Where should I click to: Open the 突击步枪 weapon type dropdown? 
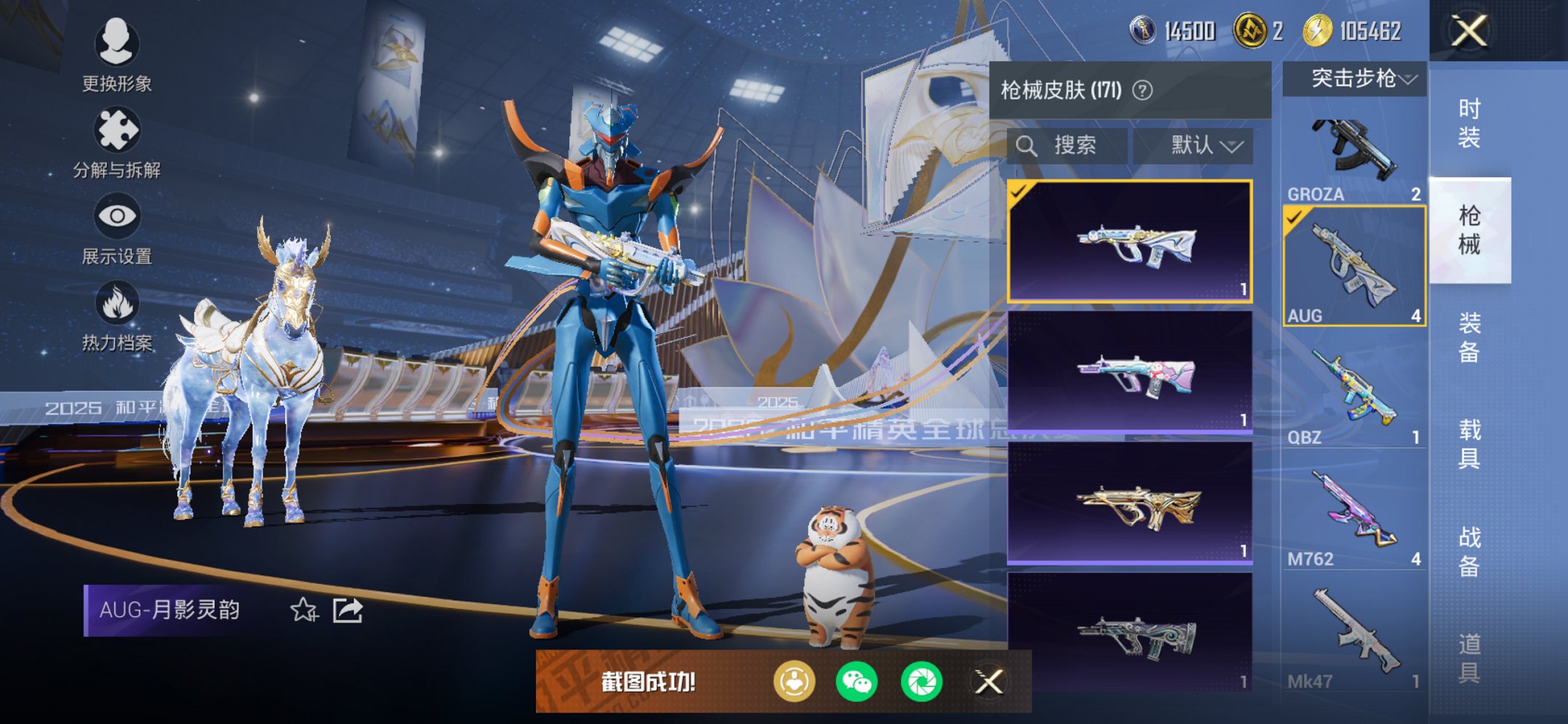1355,79
